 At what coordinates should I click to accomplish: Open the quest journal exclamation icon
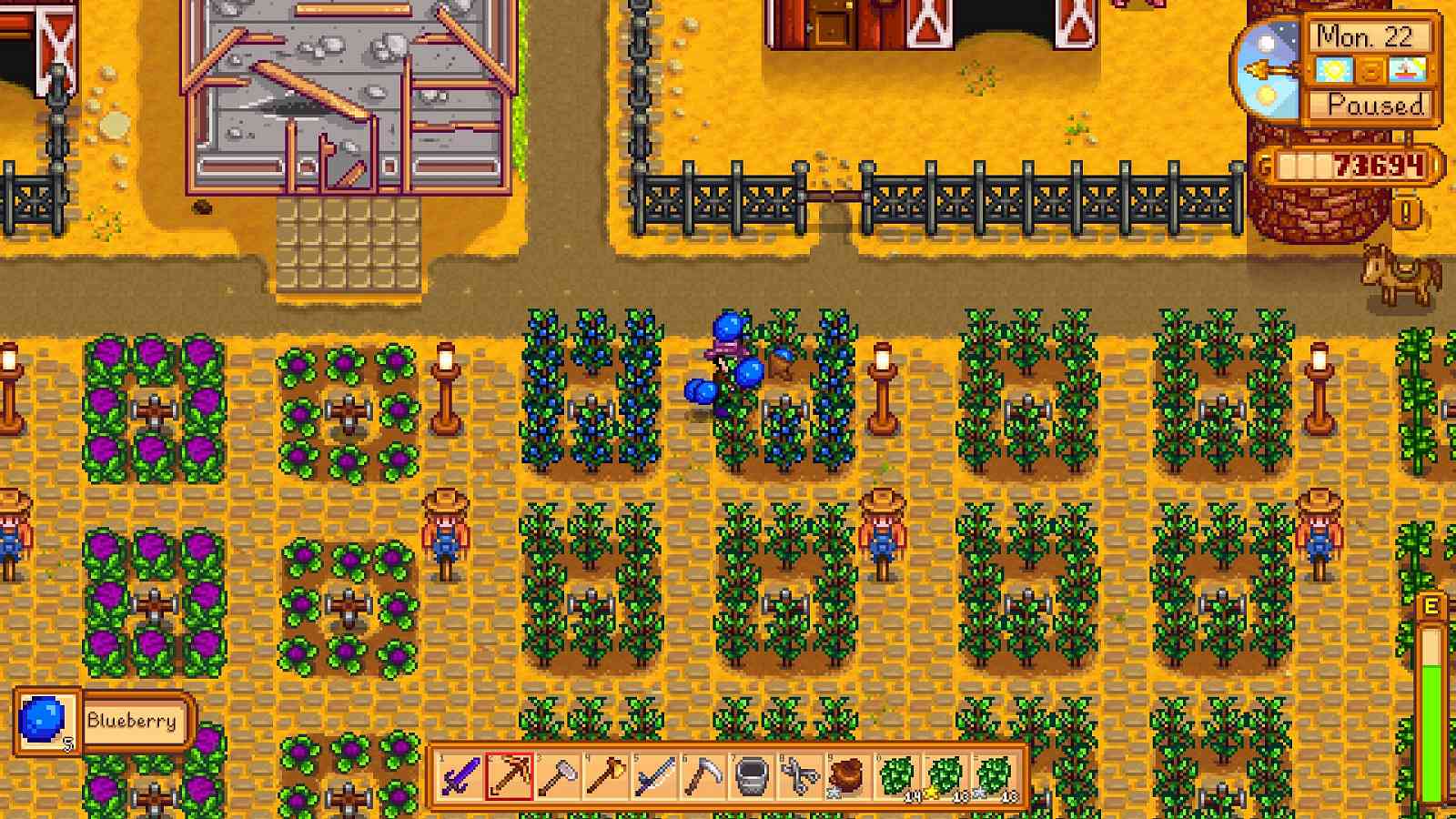[1406, 213]
